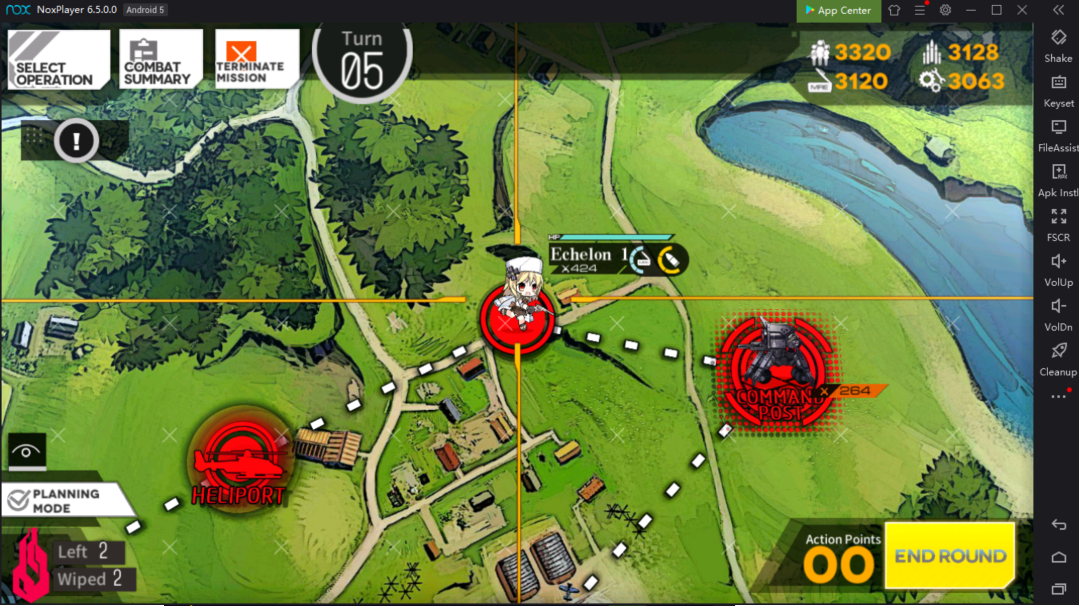End the current round

949,556
